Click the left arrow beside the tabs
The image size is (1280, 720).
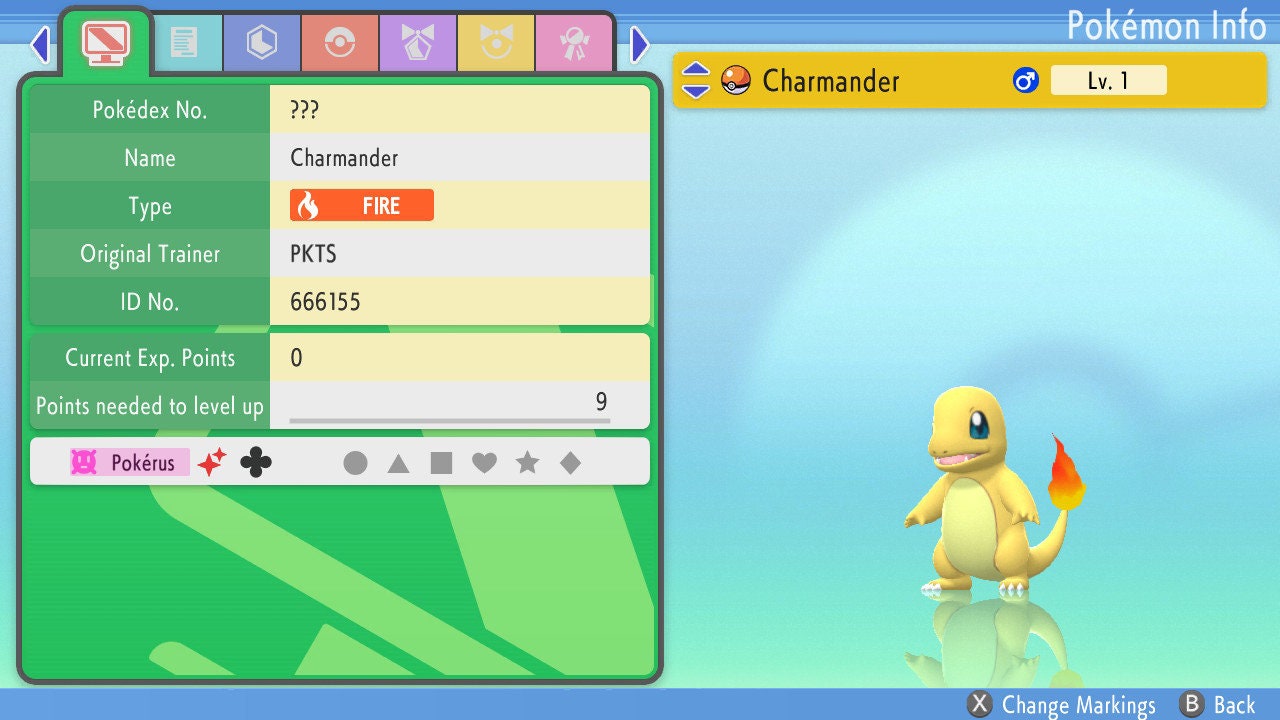40,44
